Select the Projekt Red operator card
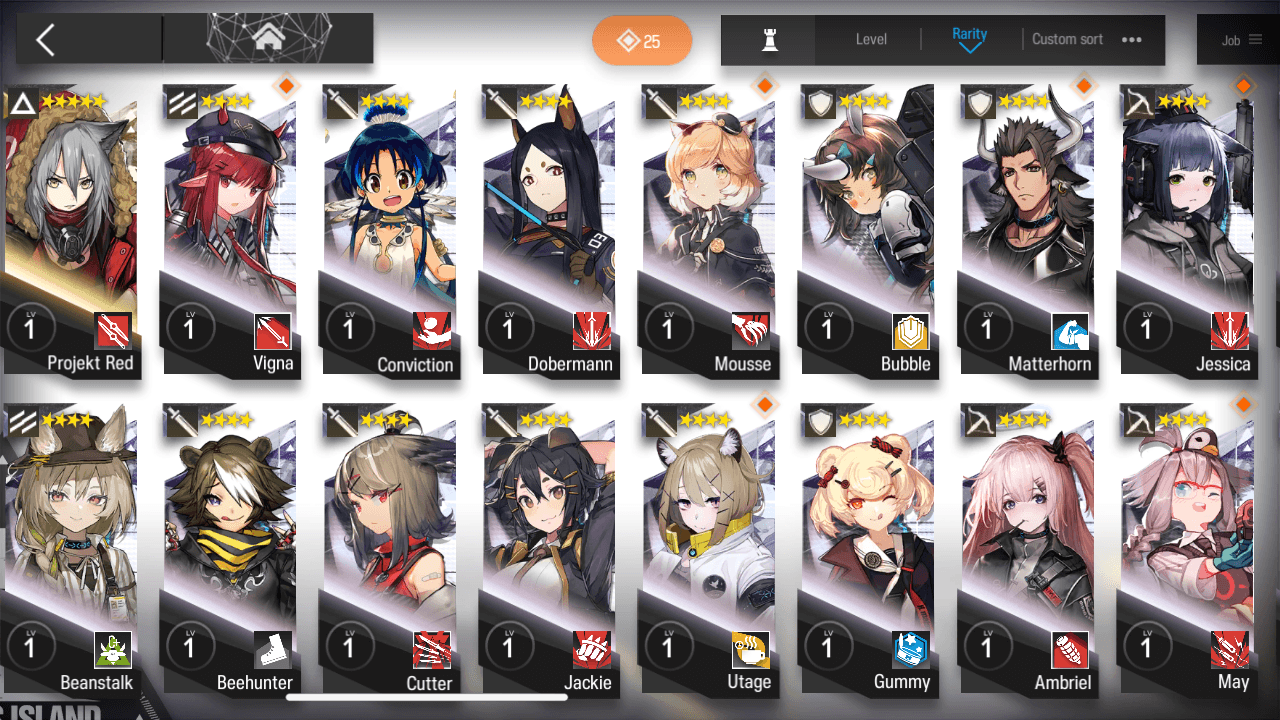The height and width of the screenshot is (720, 1280). 70,230
